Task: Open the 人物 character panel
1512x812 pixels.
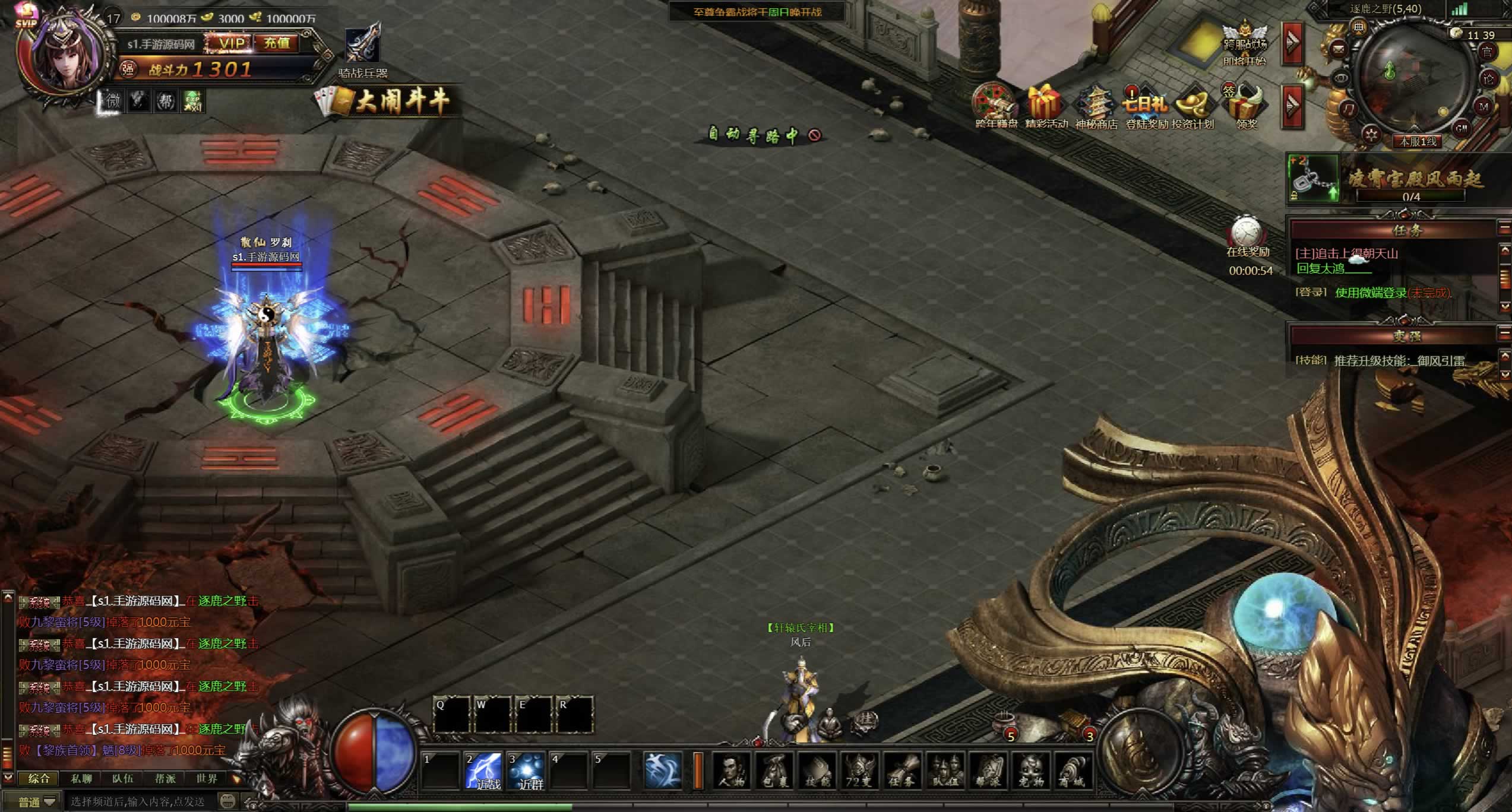Action: point(732,771)
